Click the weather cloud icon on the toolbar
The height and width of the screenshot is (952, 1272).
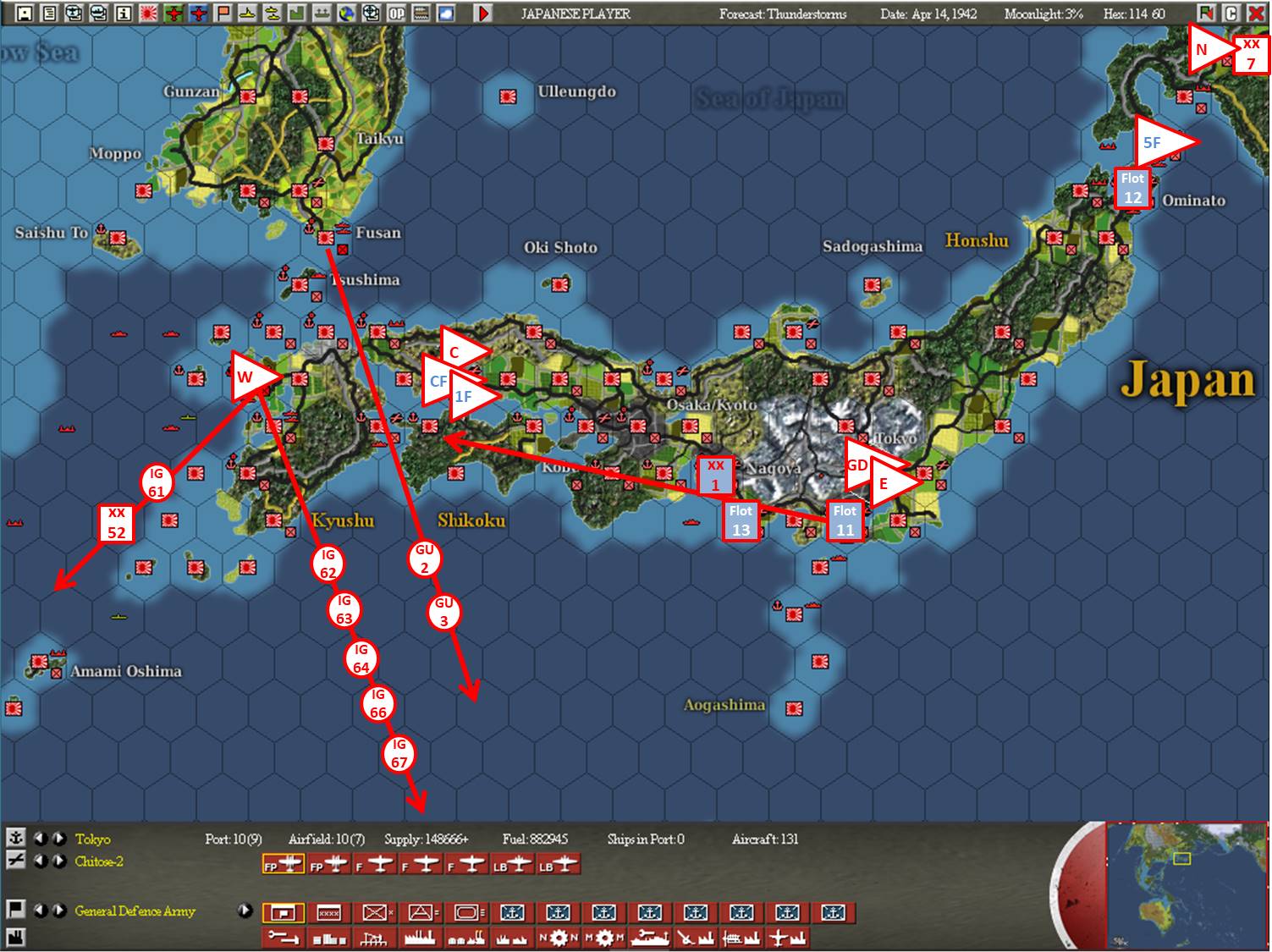(x=445, y=13)
